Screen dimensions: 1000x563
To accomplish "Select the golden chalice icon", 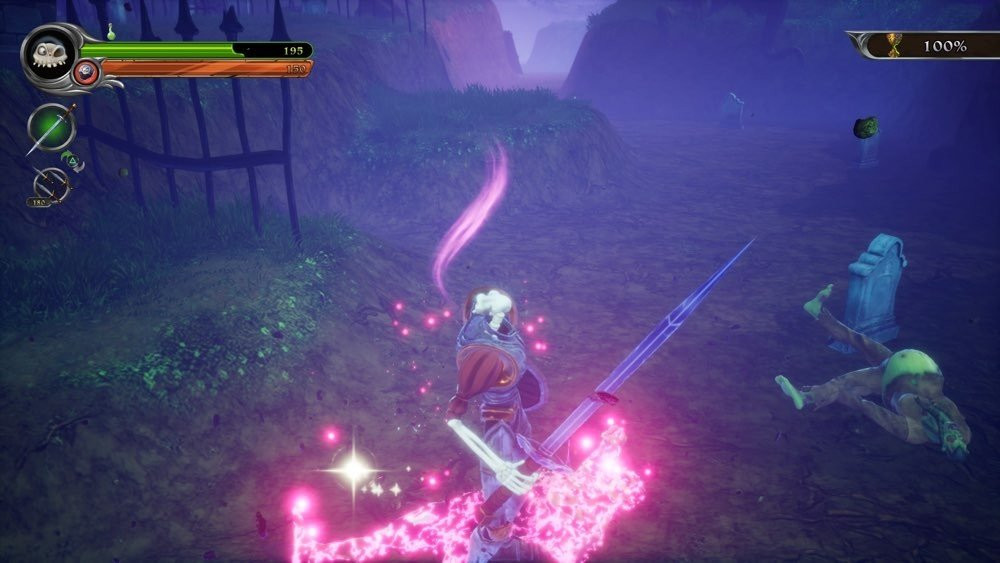I will coord(893,45).
